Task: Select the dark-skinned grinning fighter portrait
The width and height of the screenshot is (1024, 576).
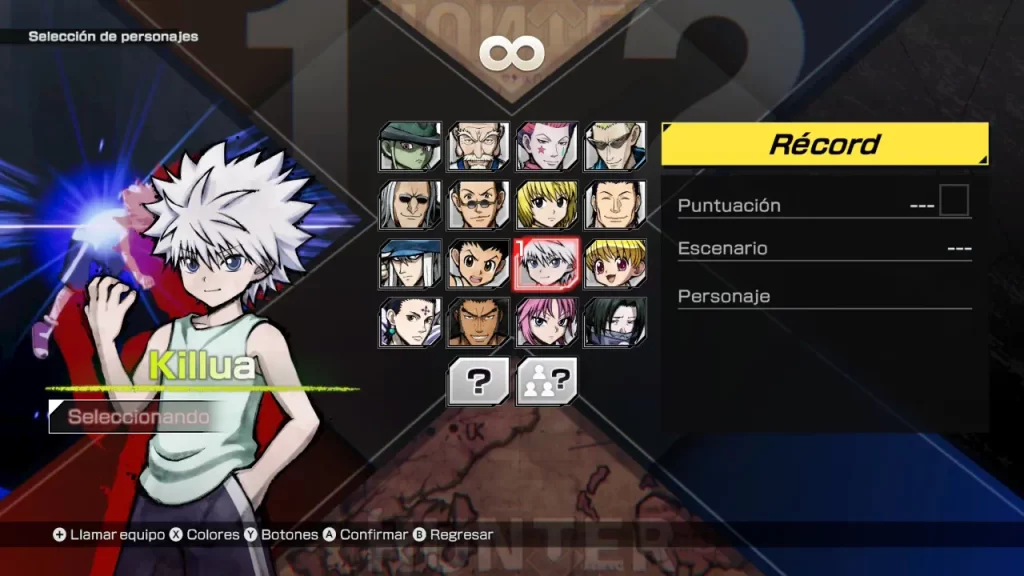Action: pyautogui.click(x=478, y=321)
